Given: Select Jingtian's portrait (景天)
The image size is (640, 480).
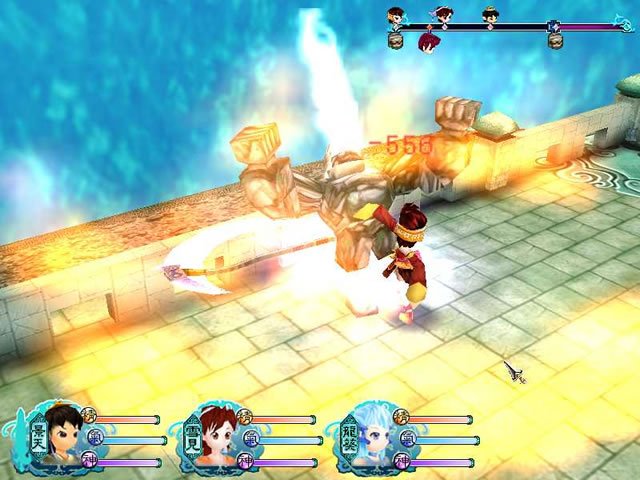Looking at the screenshot, I should pos(62,438).
